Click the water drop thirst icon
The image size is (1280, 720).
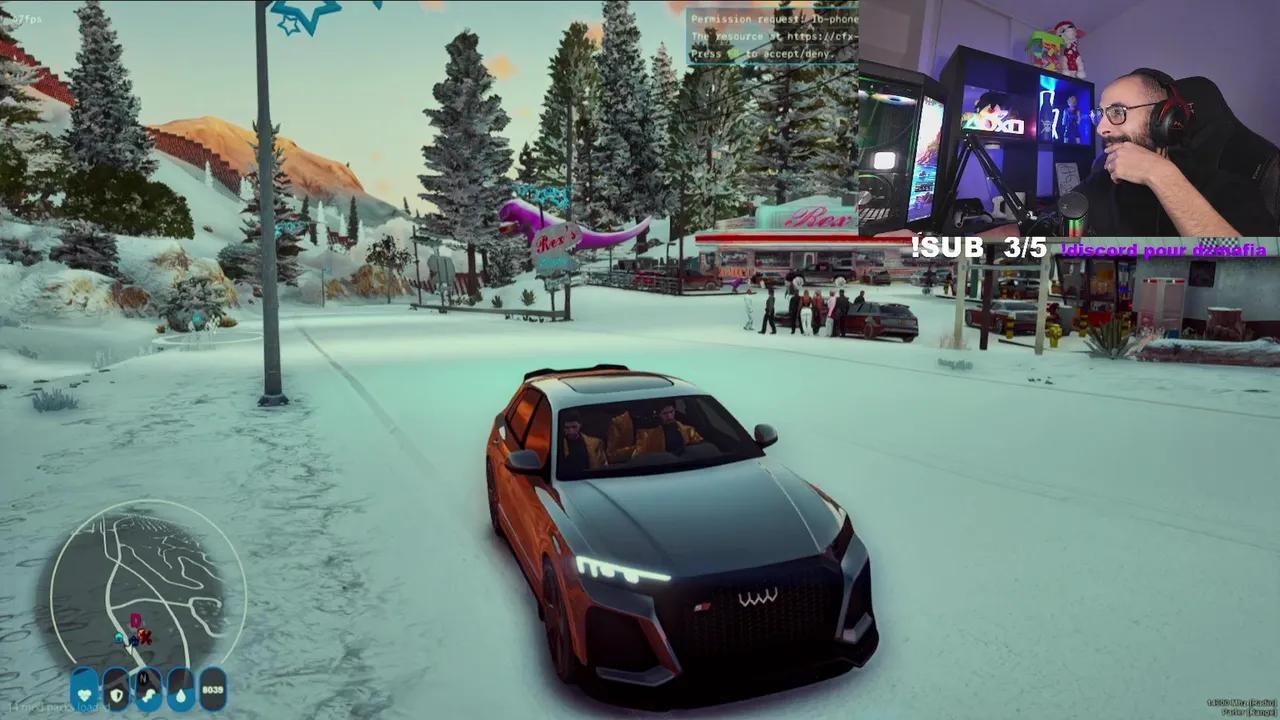180,690
